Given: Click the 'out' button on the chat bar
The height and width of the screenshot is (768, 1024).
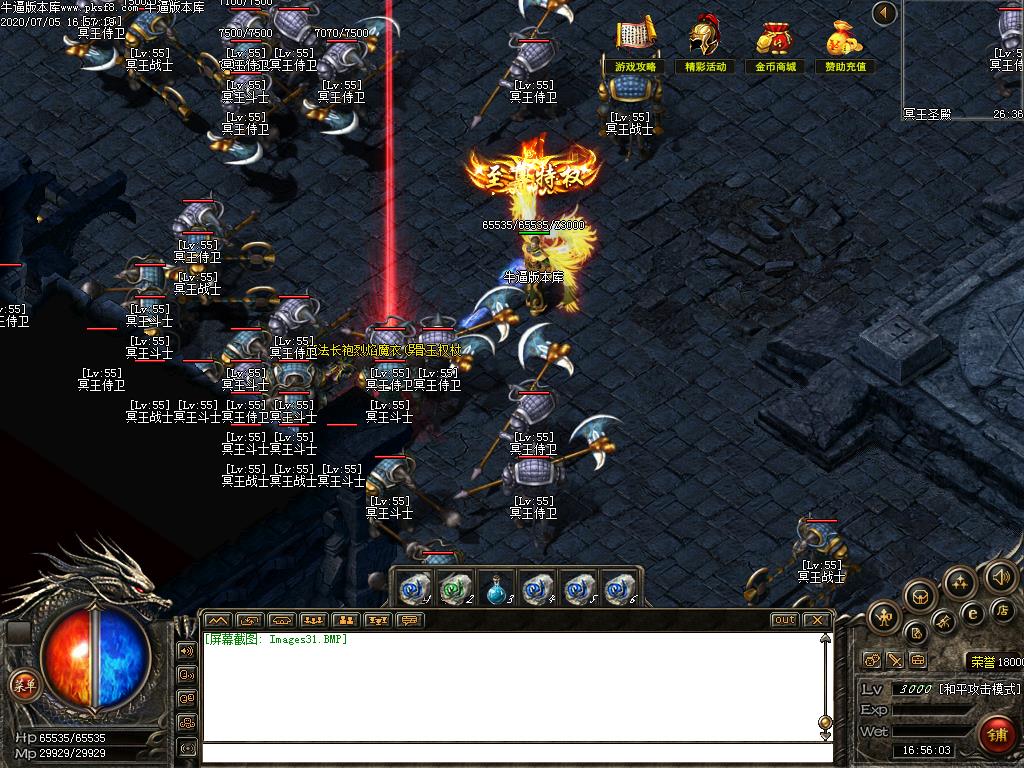Looking at the screenshot, I should tap(785, 620).
